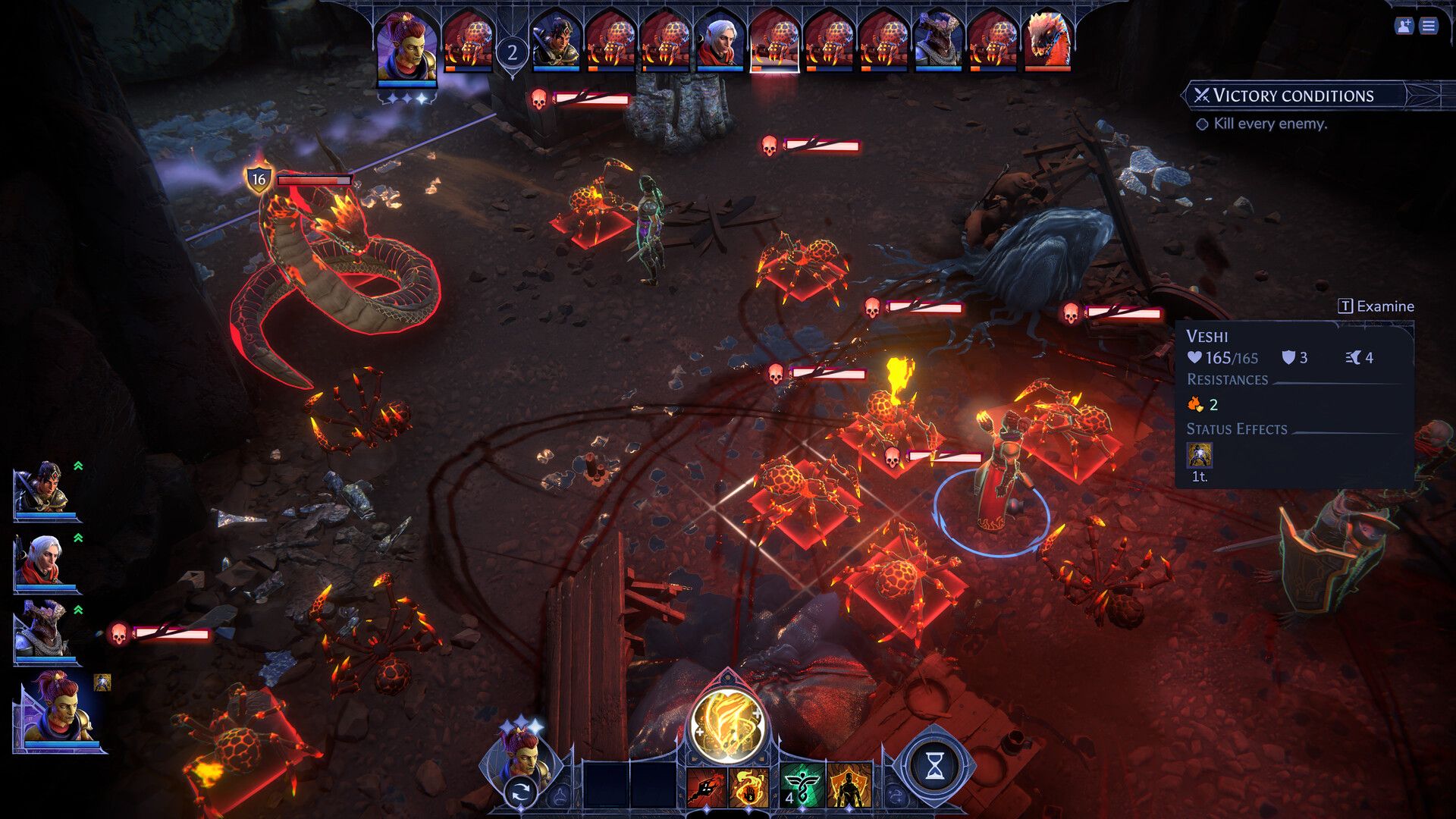Open the hamburger menu at top right
Screen dimensions: 1456x819
(x=1428, y=26)
